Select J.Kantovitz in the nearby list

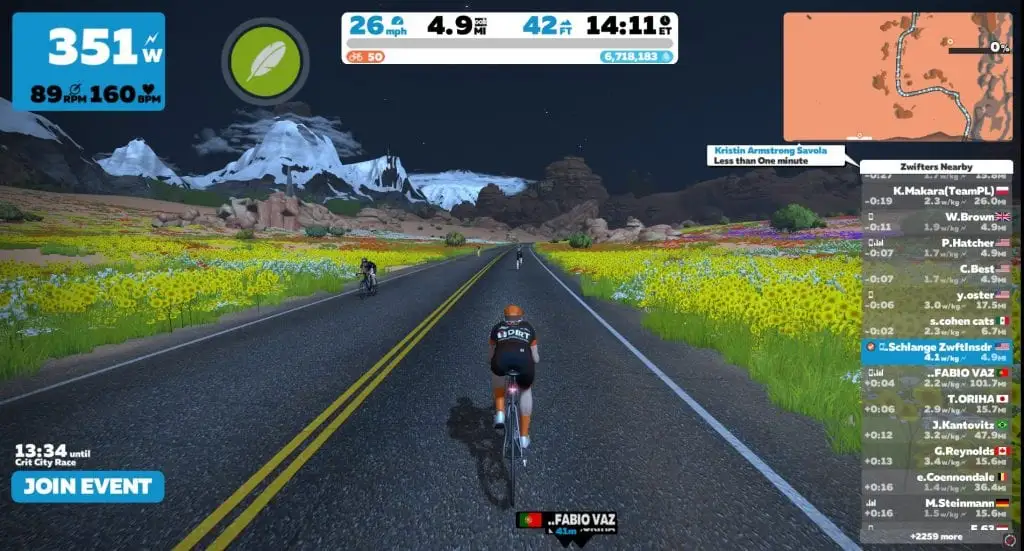pyautogui.click(x=936, y=428)
